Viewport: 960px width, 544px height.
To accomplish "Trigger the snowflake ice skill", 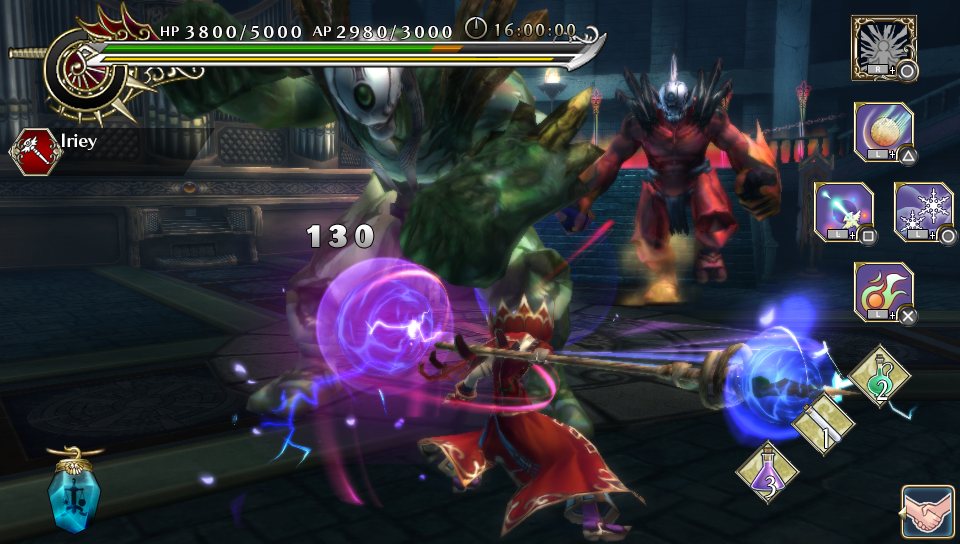I will tap(923, 211).
